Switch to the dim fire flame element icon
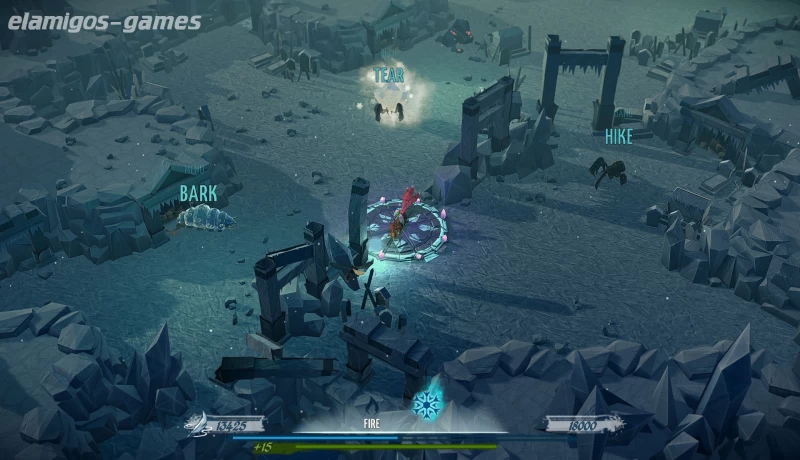The width and height of the screenshot is (800, 460). 371,404
